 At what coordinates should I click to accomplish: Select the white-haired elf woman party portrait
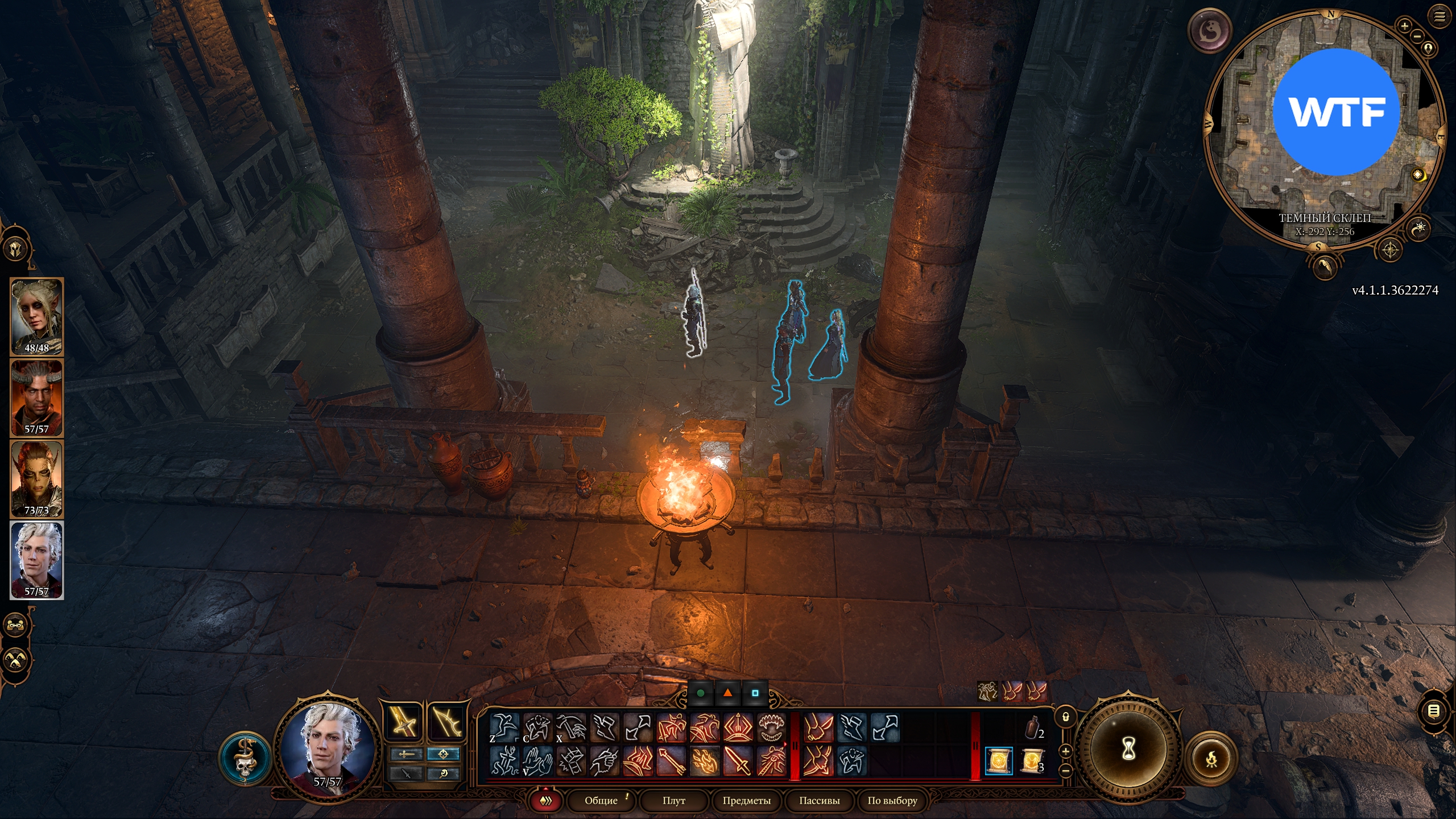36,316
